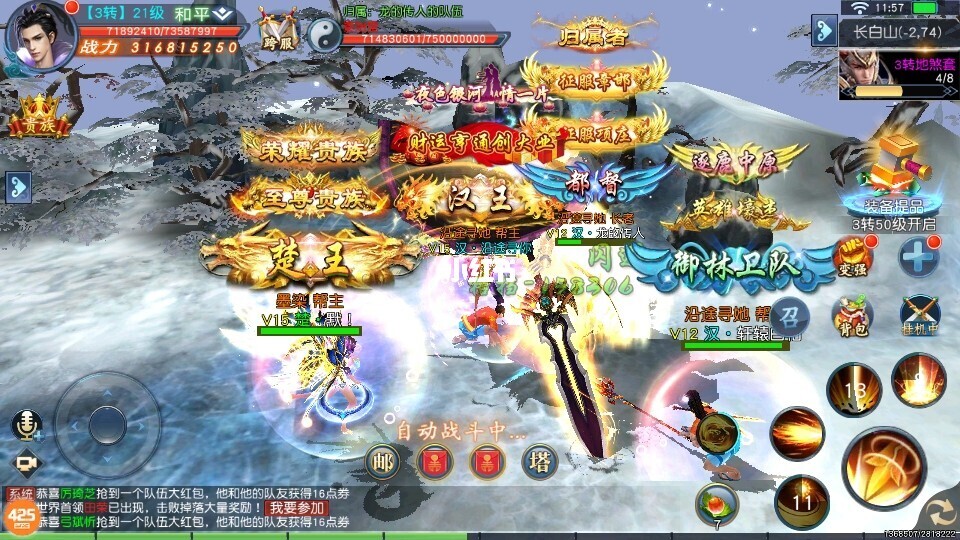Click the swap-skills cycle arrows button
Image resolution: width=960 pixels, height=540 pixels.
tap(938, 512)
